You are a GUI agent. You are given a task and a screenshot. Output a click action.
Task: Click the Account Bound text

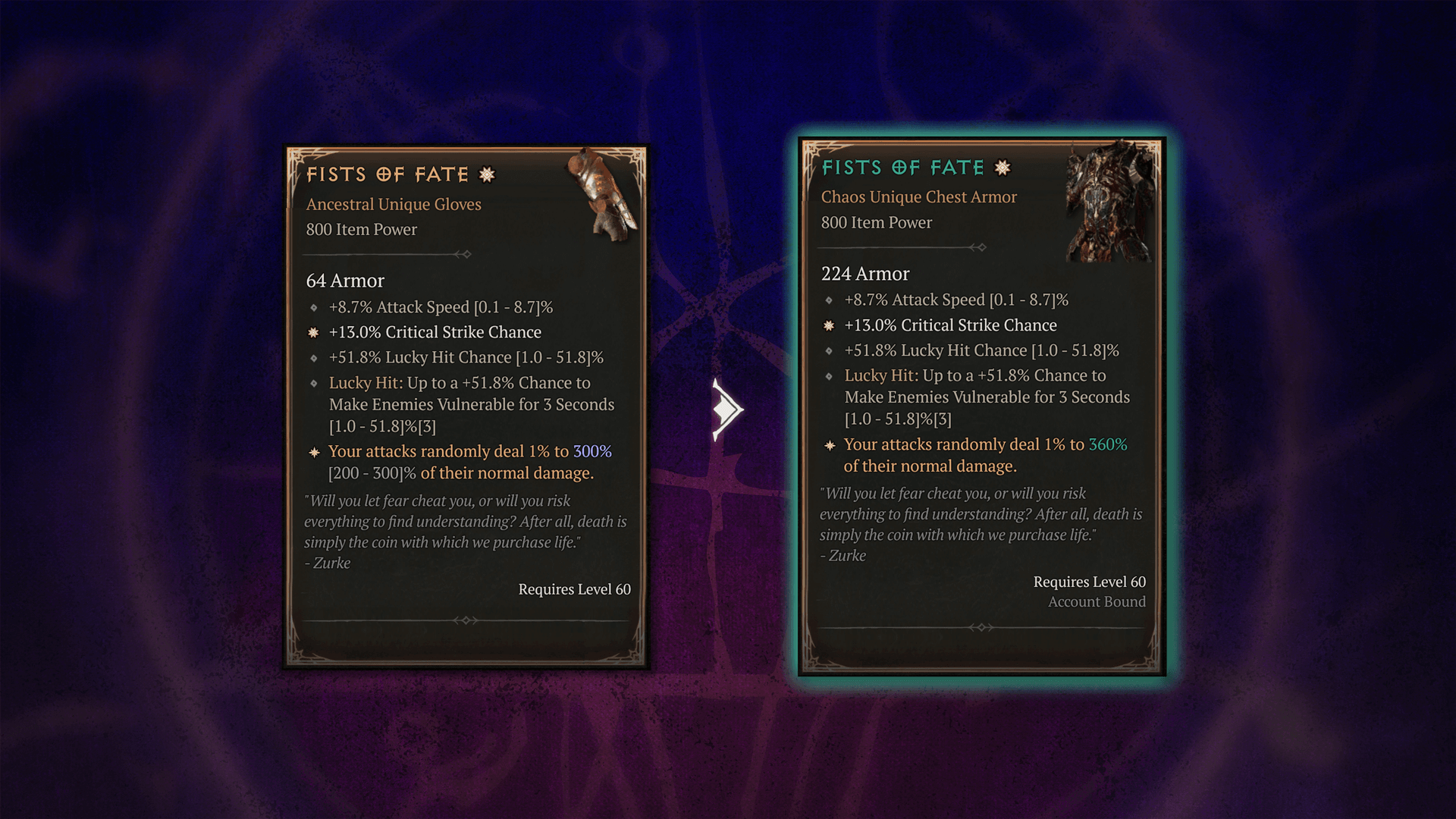tap(1096, 601)
